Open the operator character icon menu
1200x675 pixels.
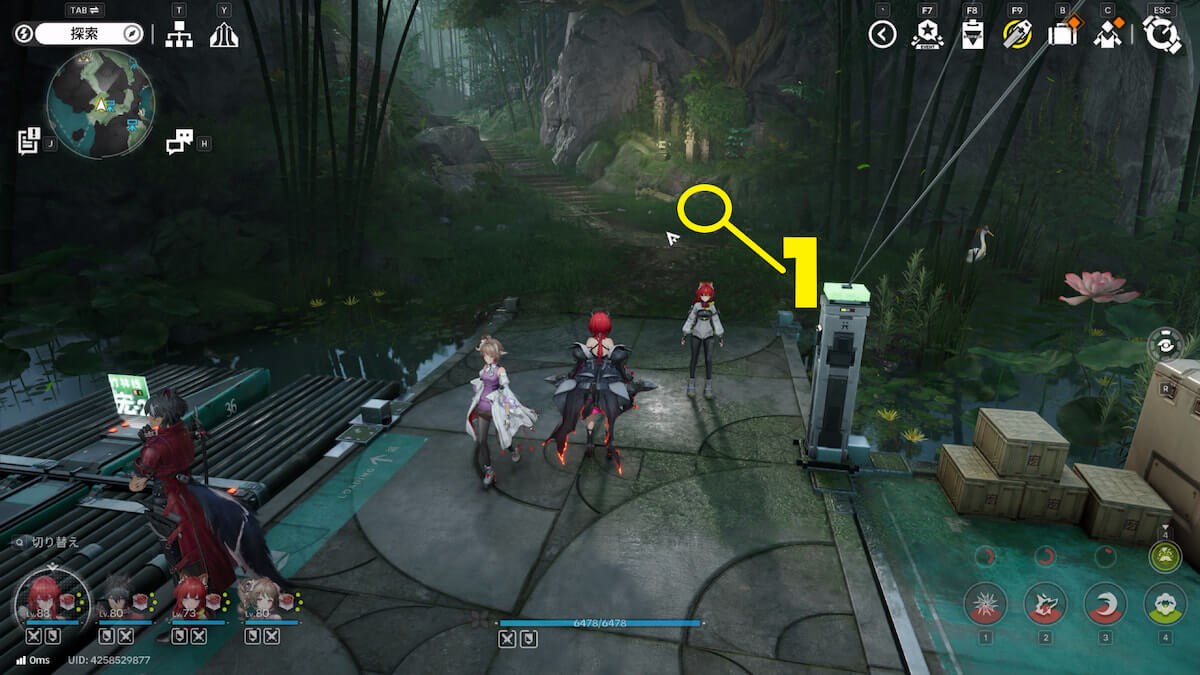[1107, 35]
